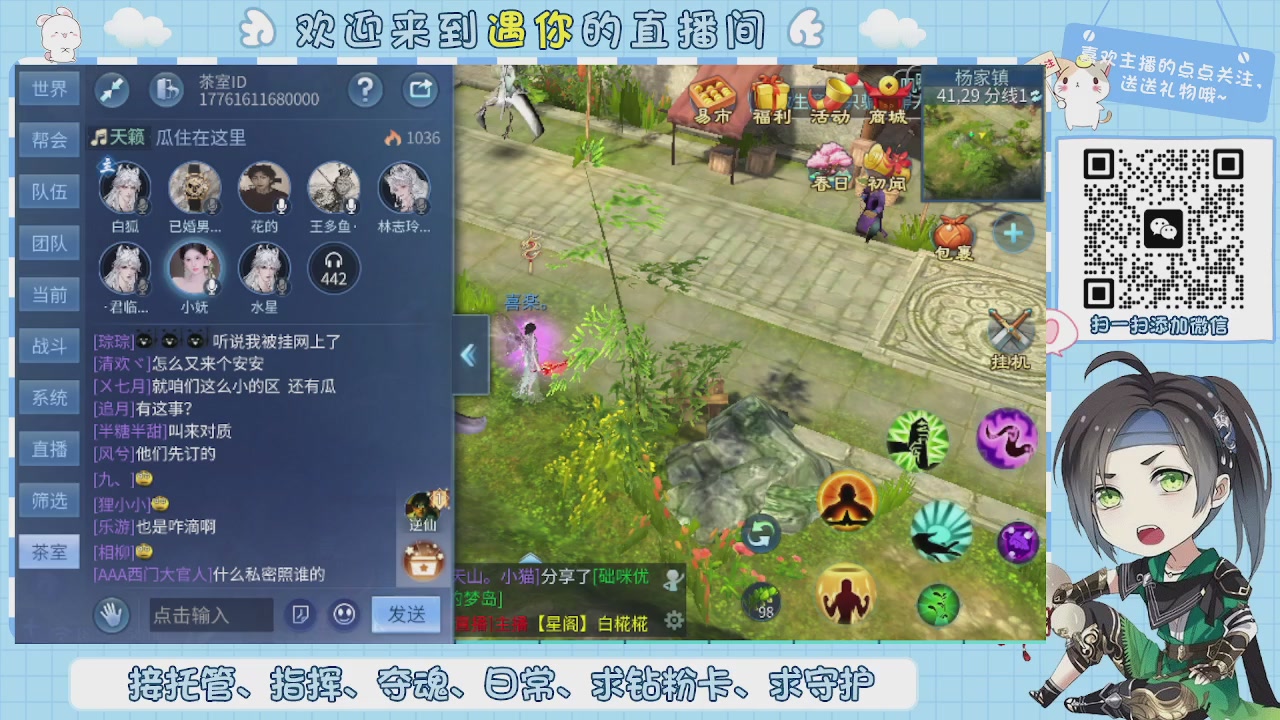Open the 易市 market icon

713,97
